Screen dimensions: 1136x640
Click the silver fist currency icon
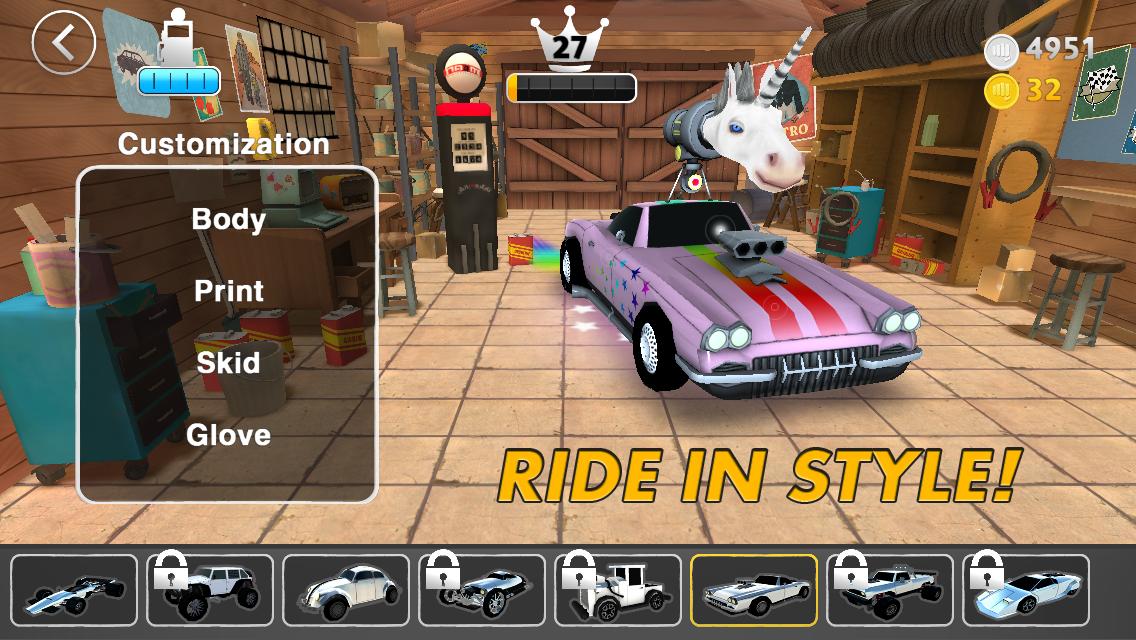tap(1000, 49)
